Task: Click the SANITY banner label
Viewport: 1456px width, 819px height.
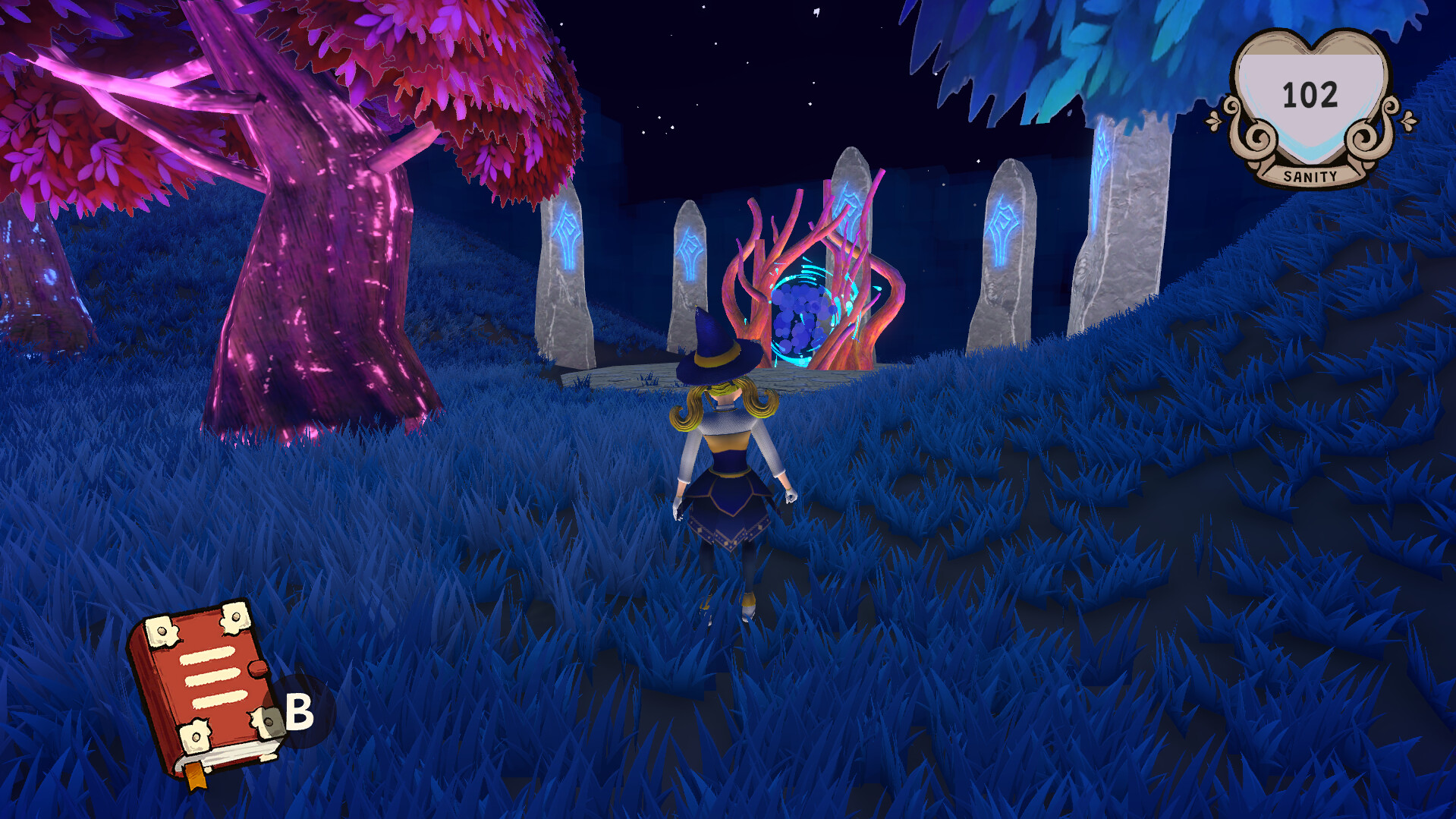Action: [x=1309, y=176]
